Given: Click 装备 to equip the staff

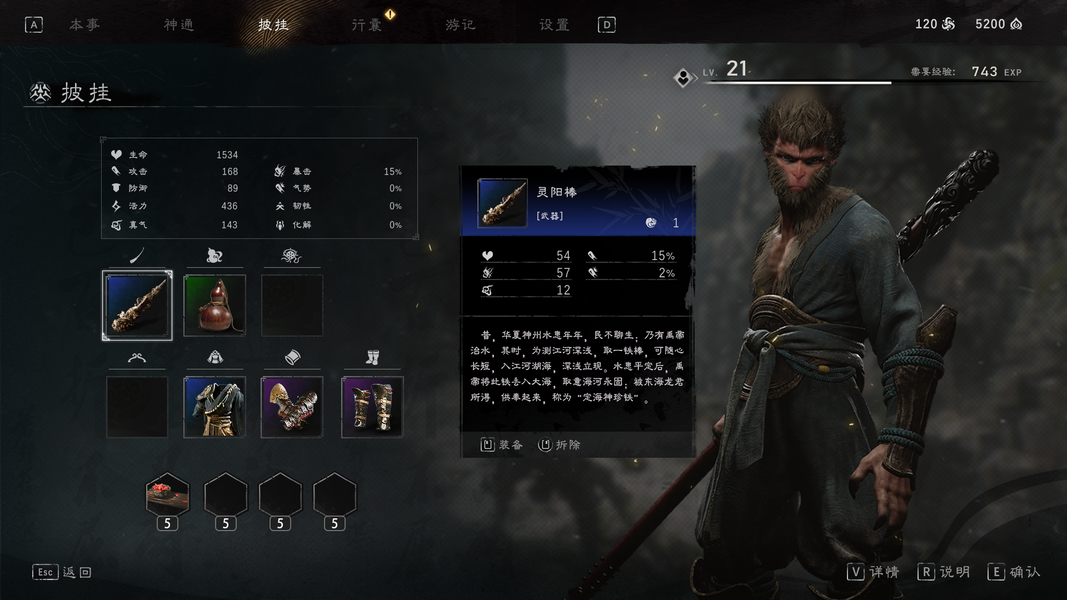Looking at the screenshot, I should (502, 445).
